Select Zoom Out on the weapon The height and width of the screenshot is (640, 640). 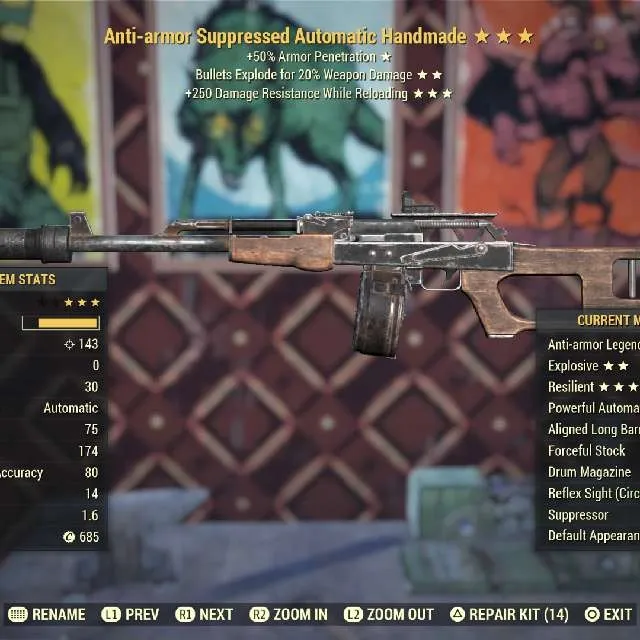(x=389, y=614)
